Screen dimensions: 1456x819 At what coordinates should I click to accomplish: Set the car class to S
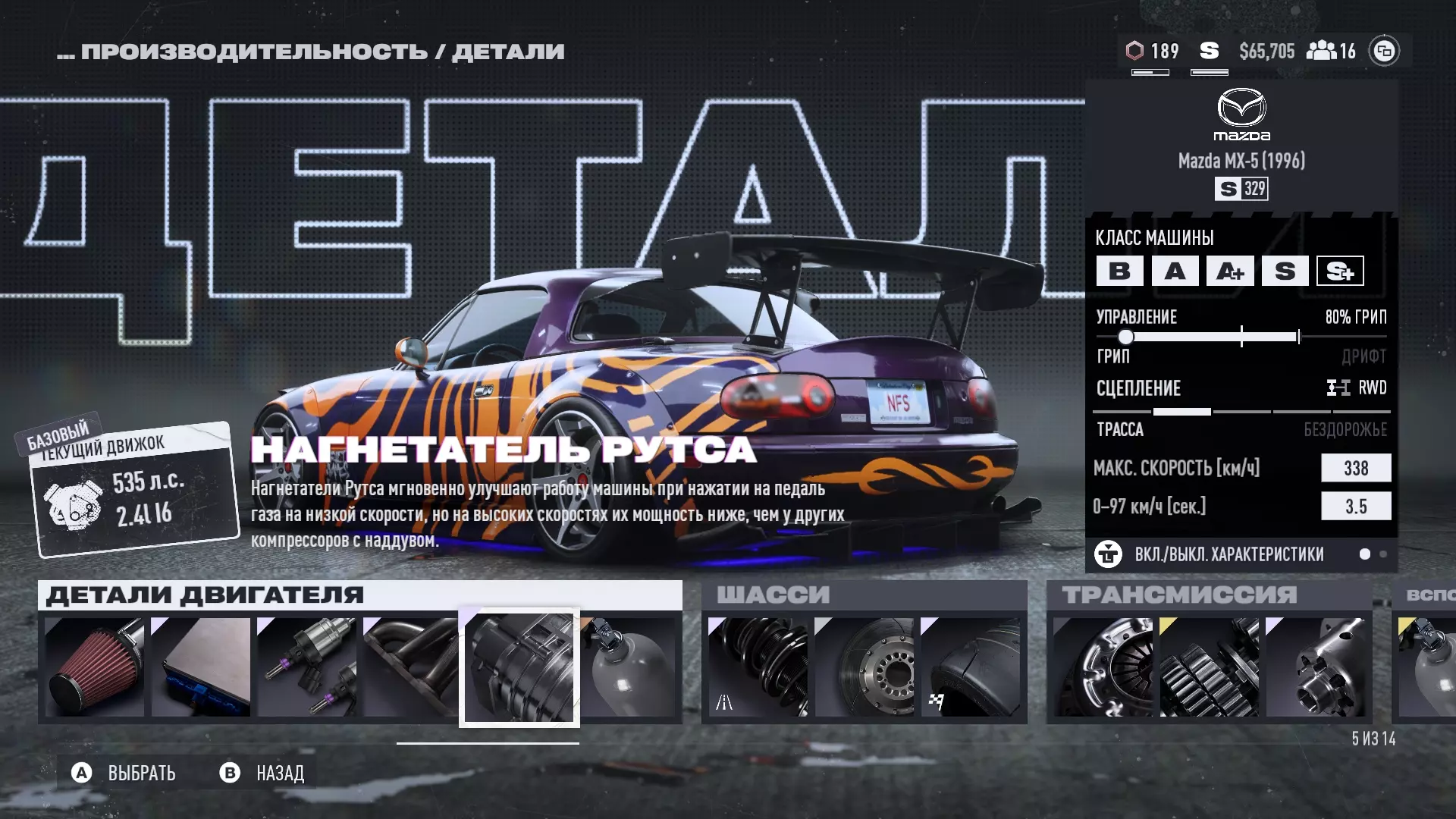point(1285,271)
